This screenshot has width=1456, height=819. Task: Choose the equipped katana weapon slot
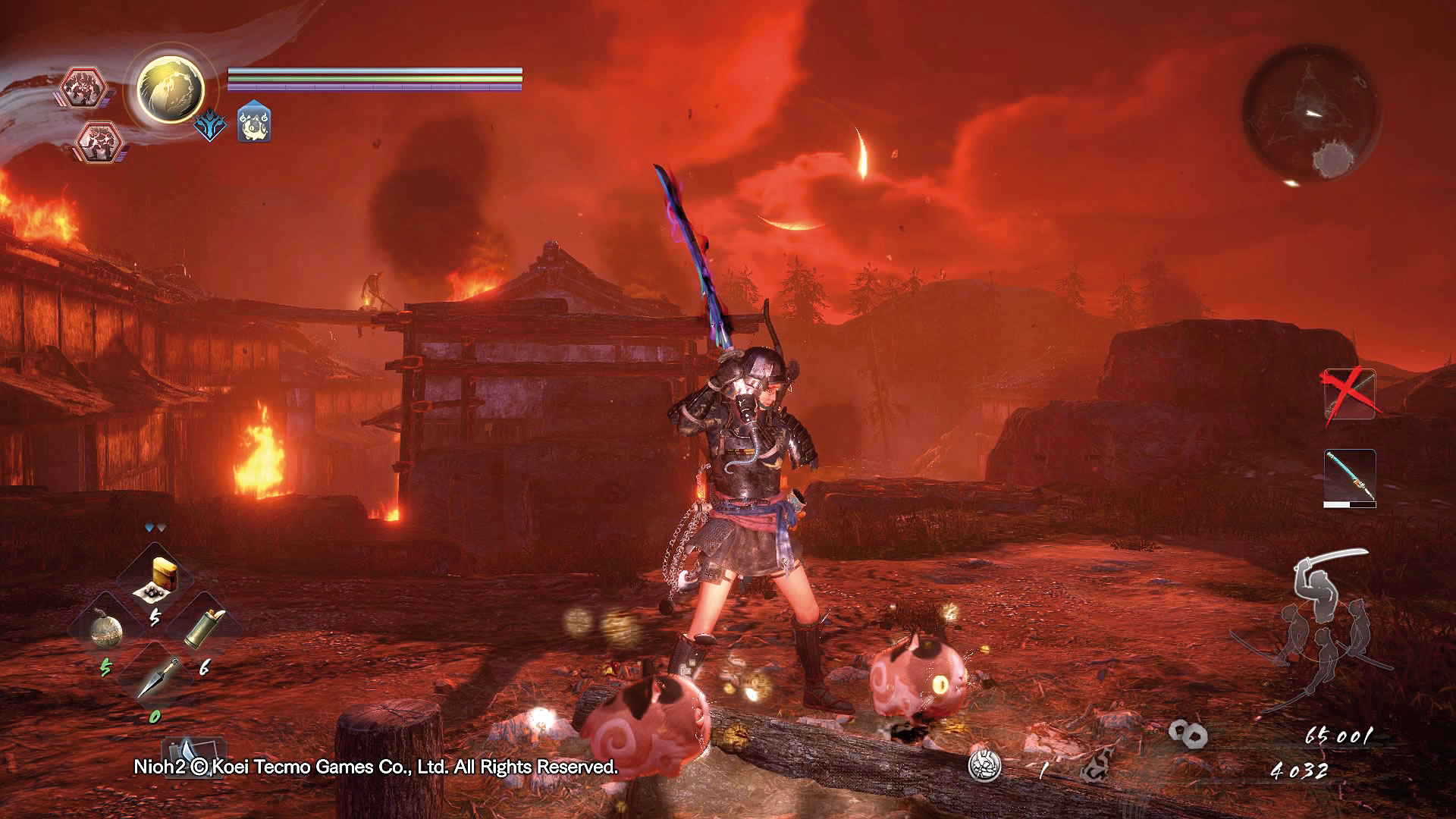[1350, 478]
